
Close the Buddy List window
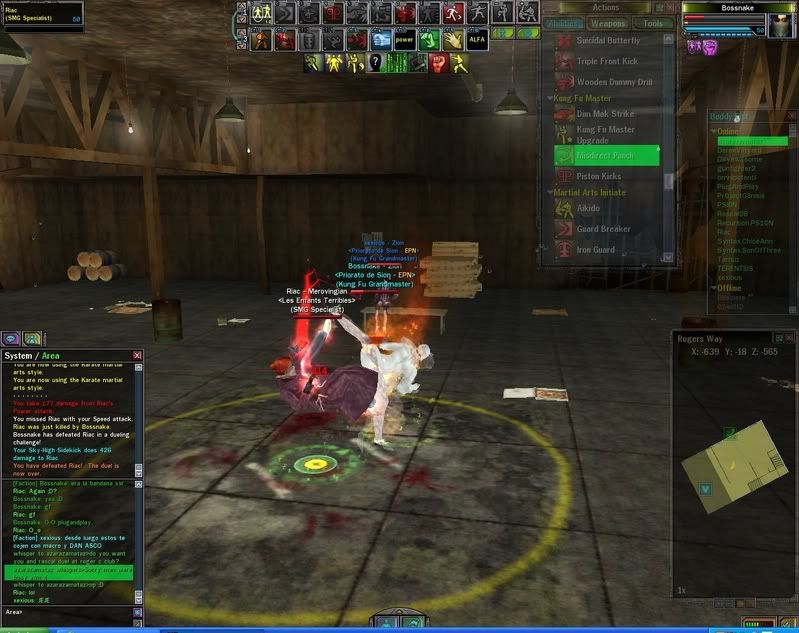[793, 116]
